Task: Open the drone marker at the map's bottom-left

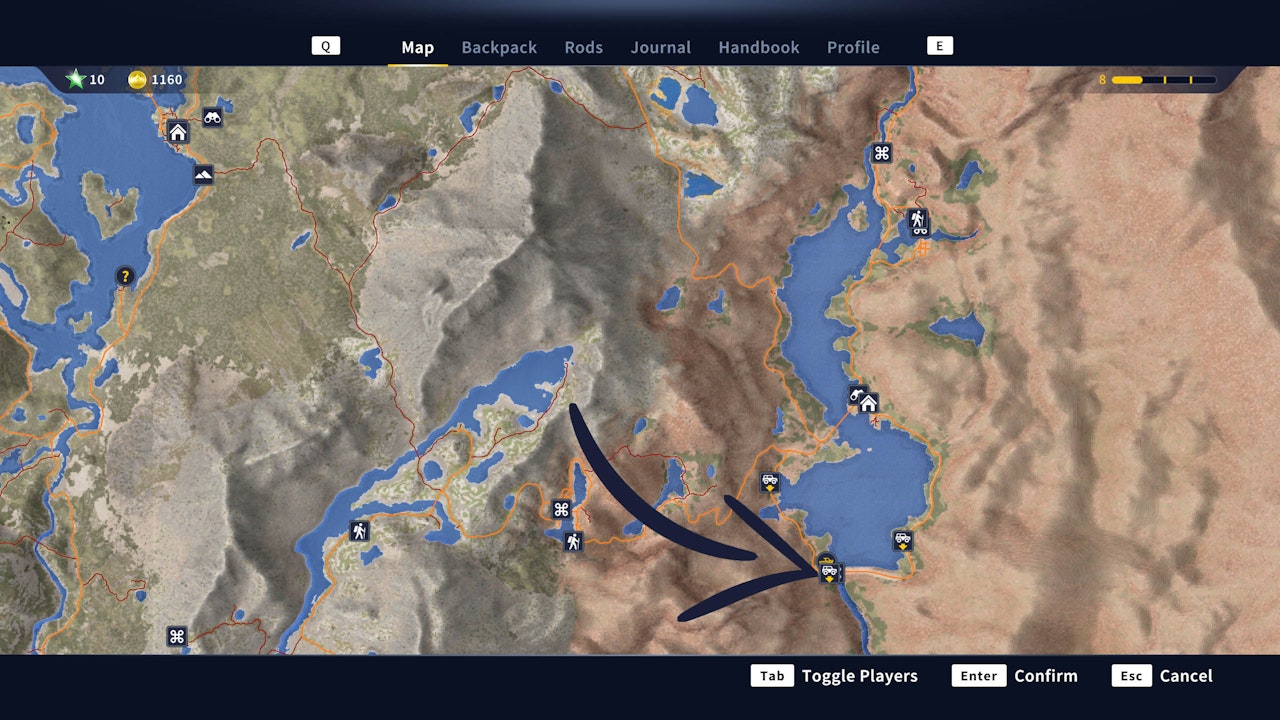Action: (177, 634)
